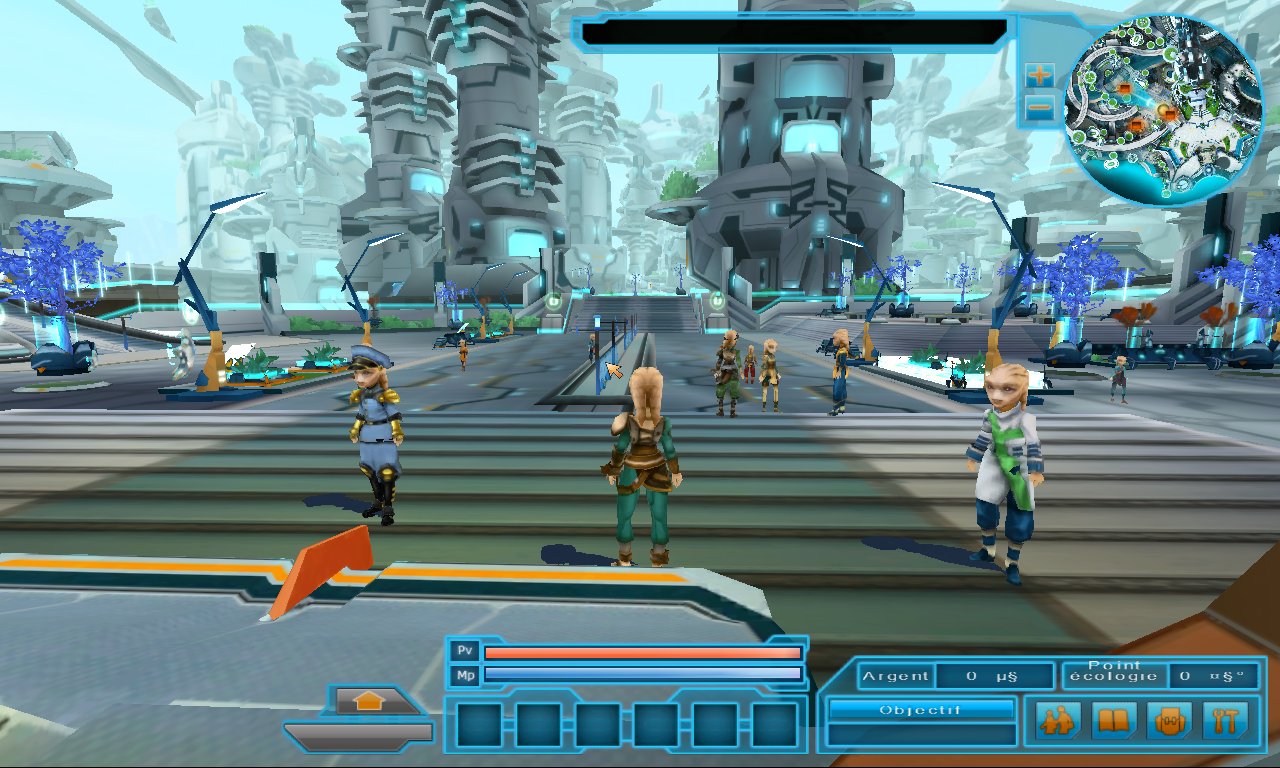Open the backpack inventory icon
1280x768 pixels.
[x=1170, y=720]
